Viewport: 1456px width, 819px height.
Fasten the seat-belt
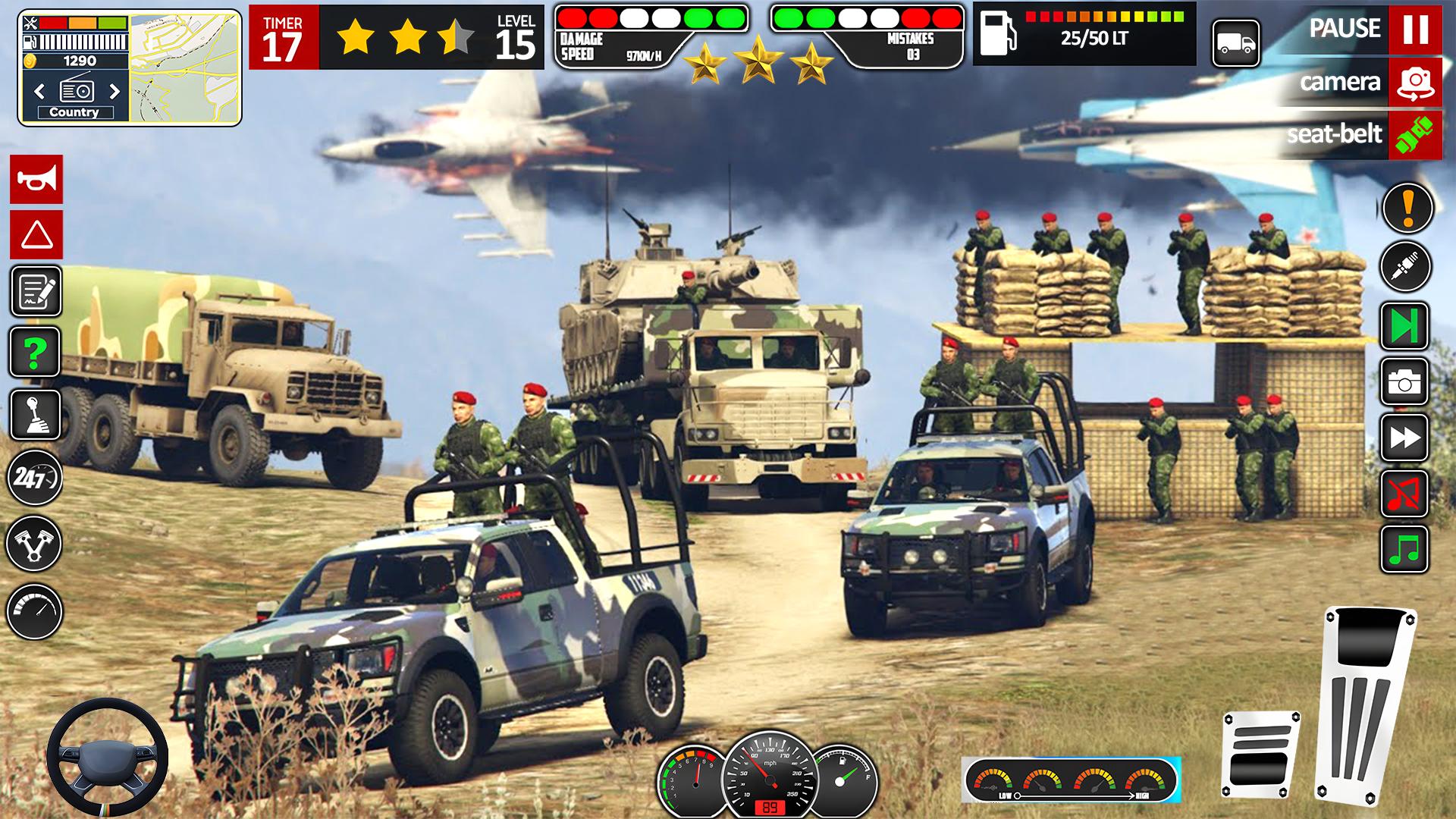point(1414,135)
